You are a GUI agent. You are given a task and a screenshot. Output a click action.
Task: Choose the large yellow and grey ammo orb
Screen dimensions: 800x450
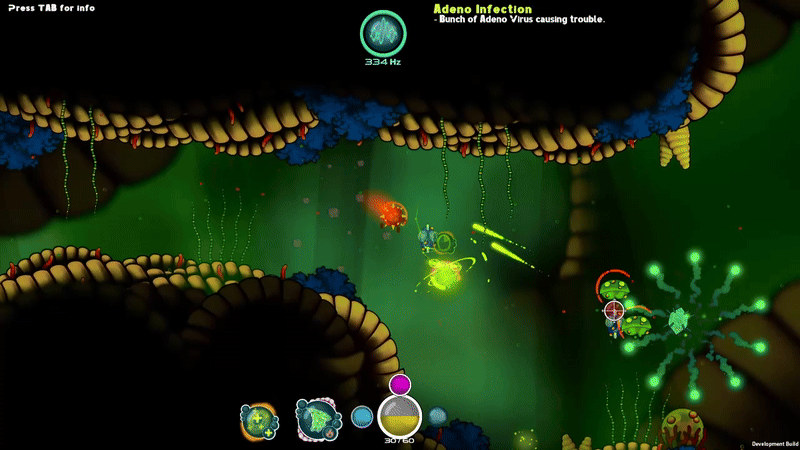(399, 415)
